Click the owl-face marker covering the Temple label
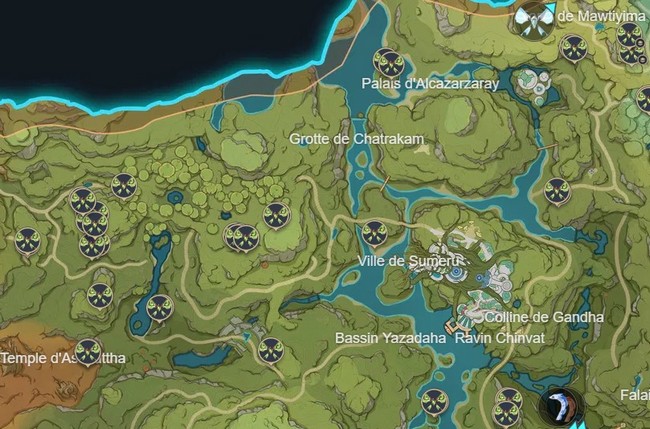650x429 pixels. point(89,352)
